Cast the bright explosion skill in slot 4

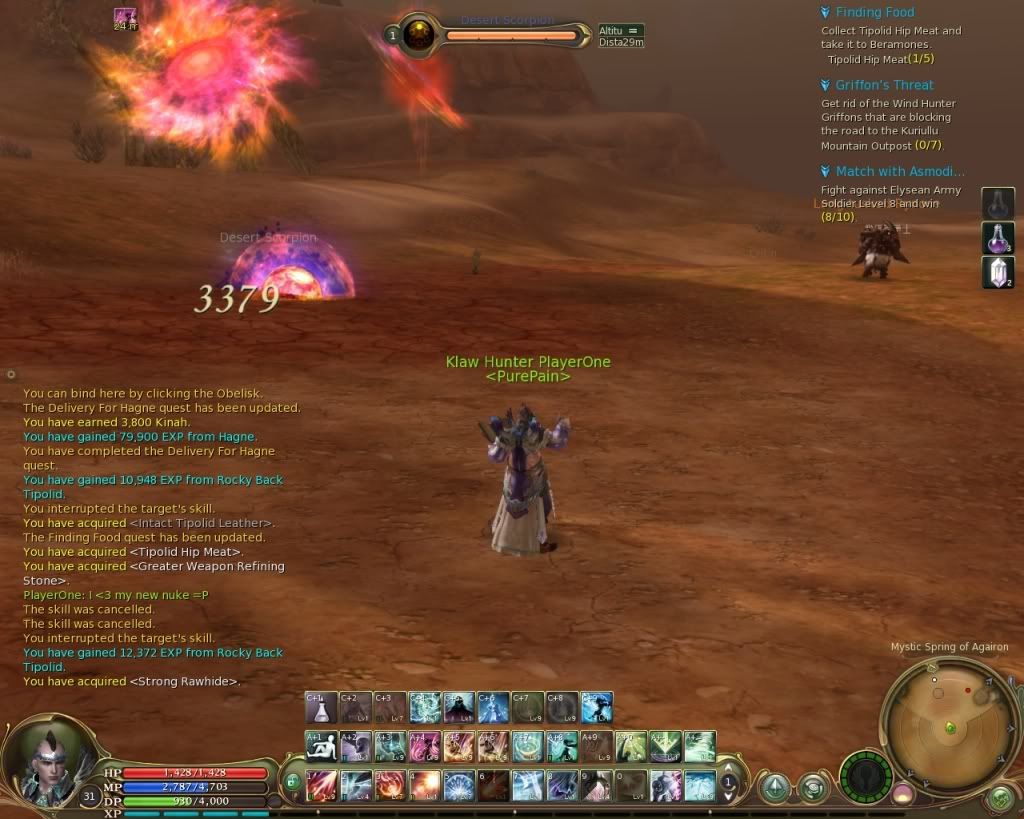[x=425, y=785]
